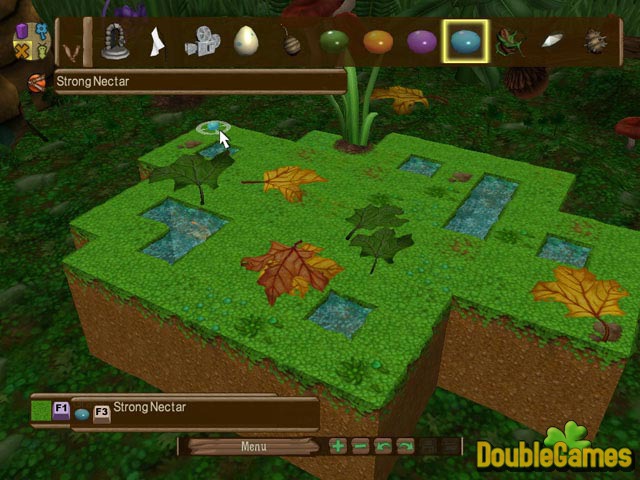Pick the cream-colored egg item

click(246, 42)
